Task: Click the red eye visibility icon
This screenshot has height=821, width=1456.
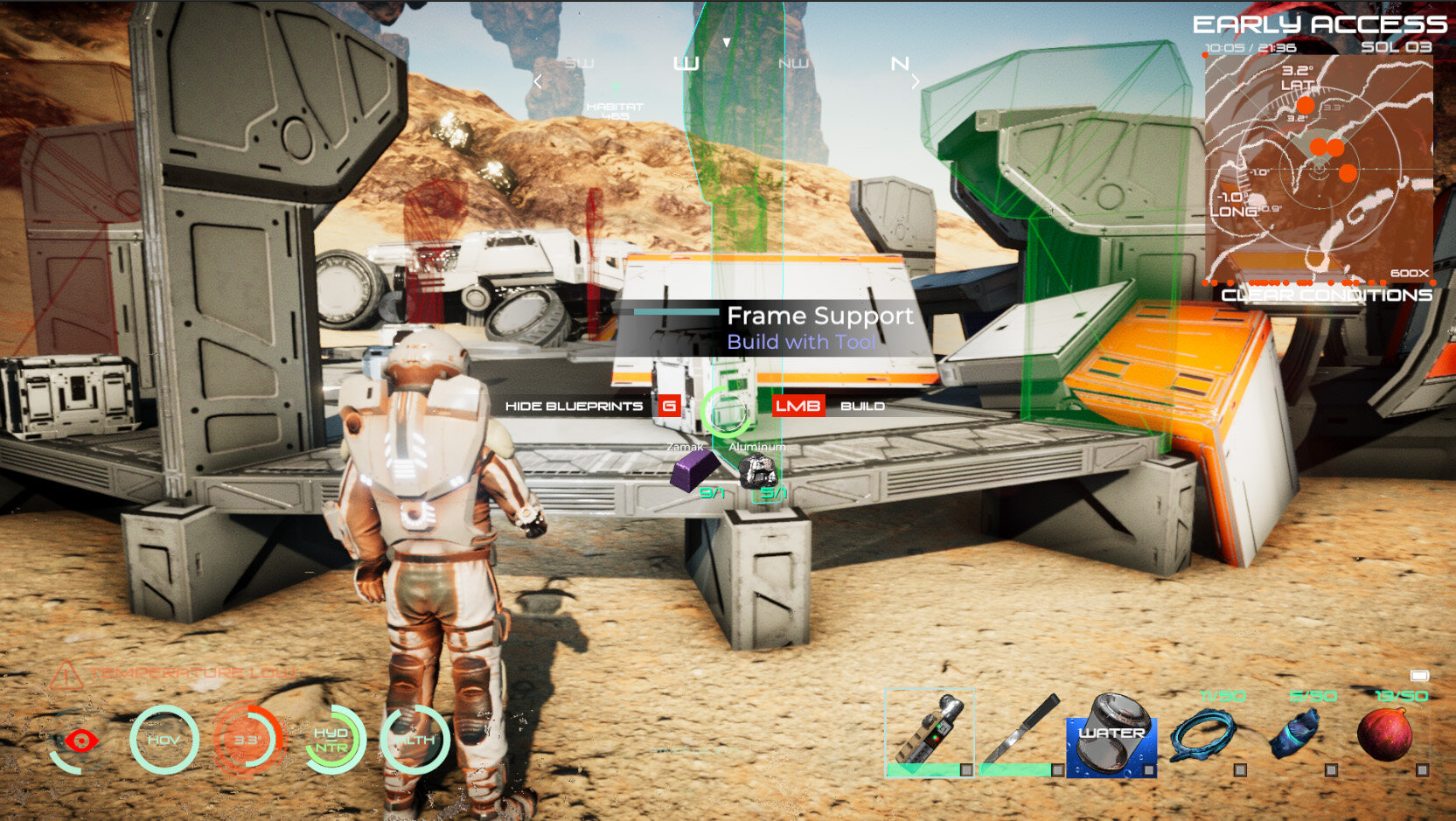Action: pos(80,741)
